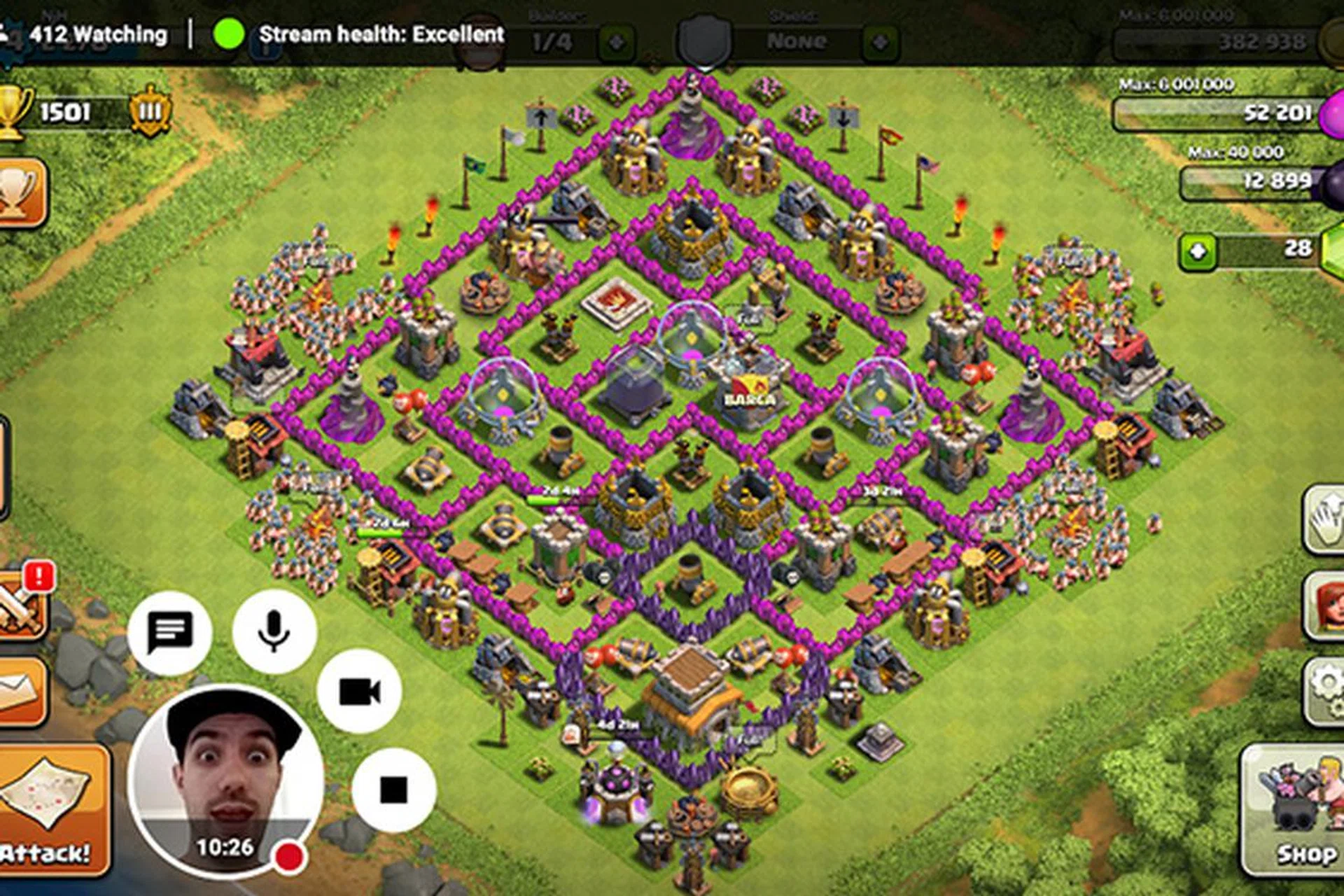Stop the live stream recording
The height and width of the screenshot is (896, 1344).
click(x=393, y=790)
